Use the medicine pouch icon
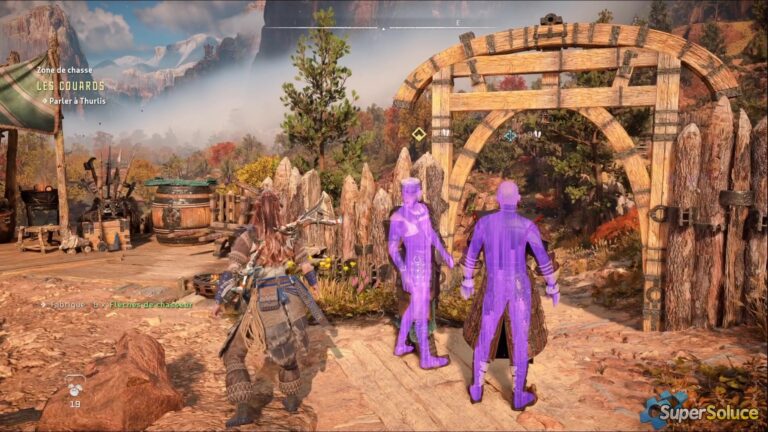Screen dimensions: 768x432 pos(75,385)
